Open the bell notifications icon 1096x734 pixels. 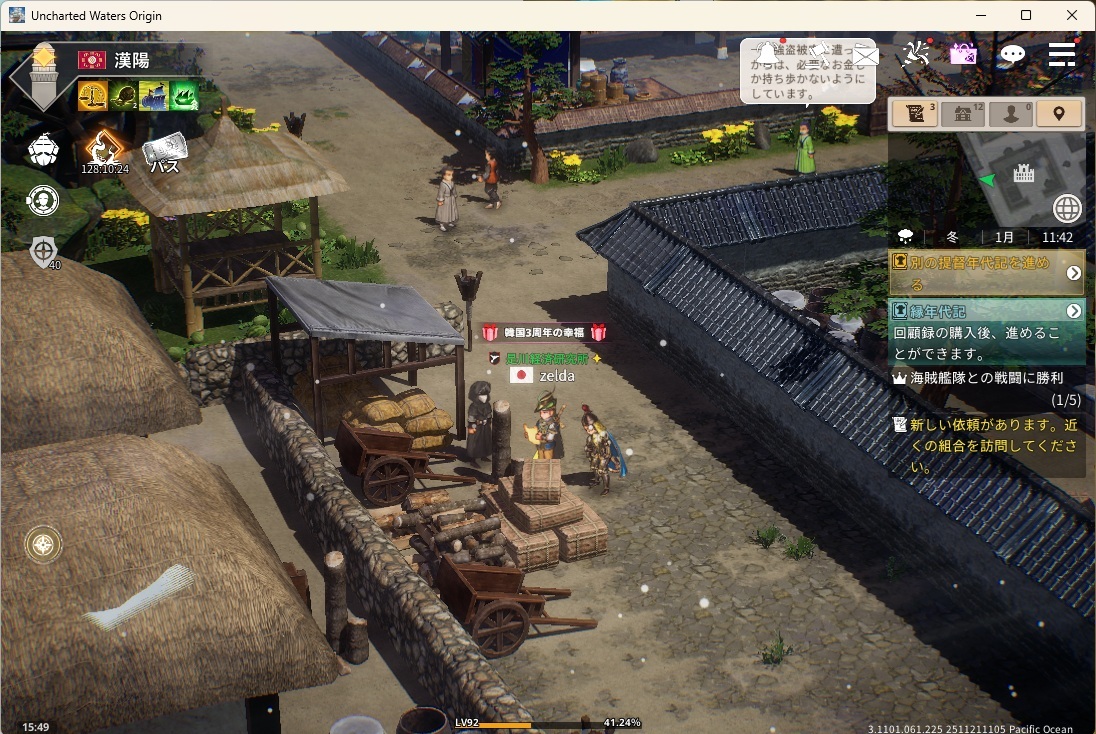(767, 52)
